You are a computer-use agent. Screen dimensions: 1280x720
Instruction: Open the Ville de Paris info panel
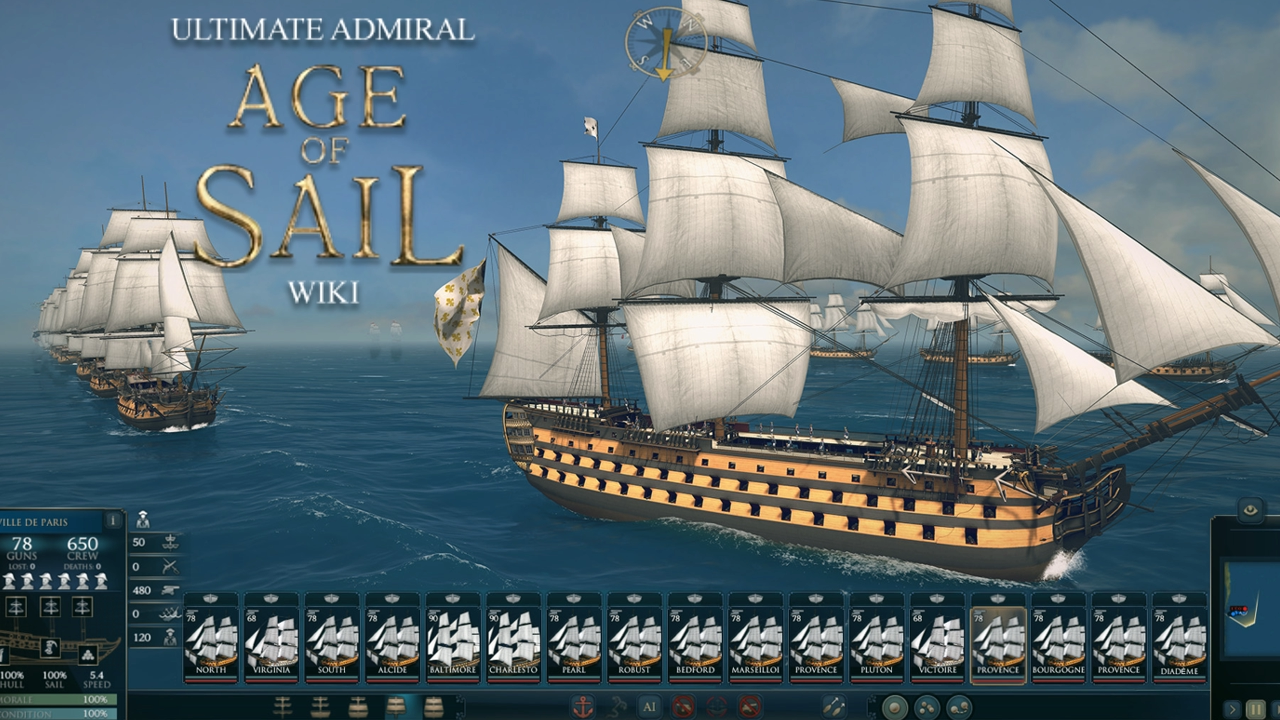[x=112, y=519]
